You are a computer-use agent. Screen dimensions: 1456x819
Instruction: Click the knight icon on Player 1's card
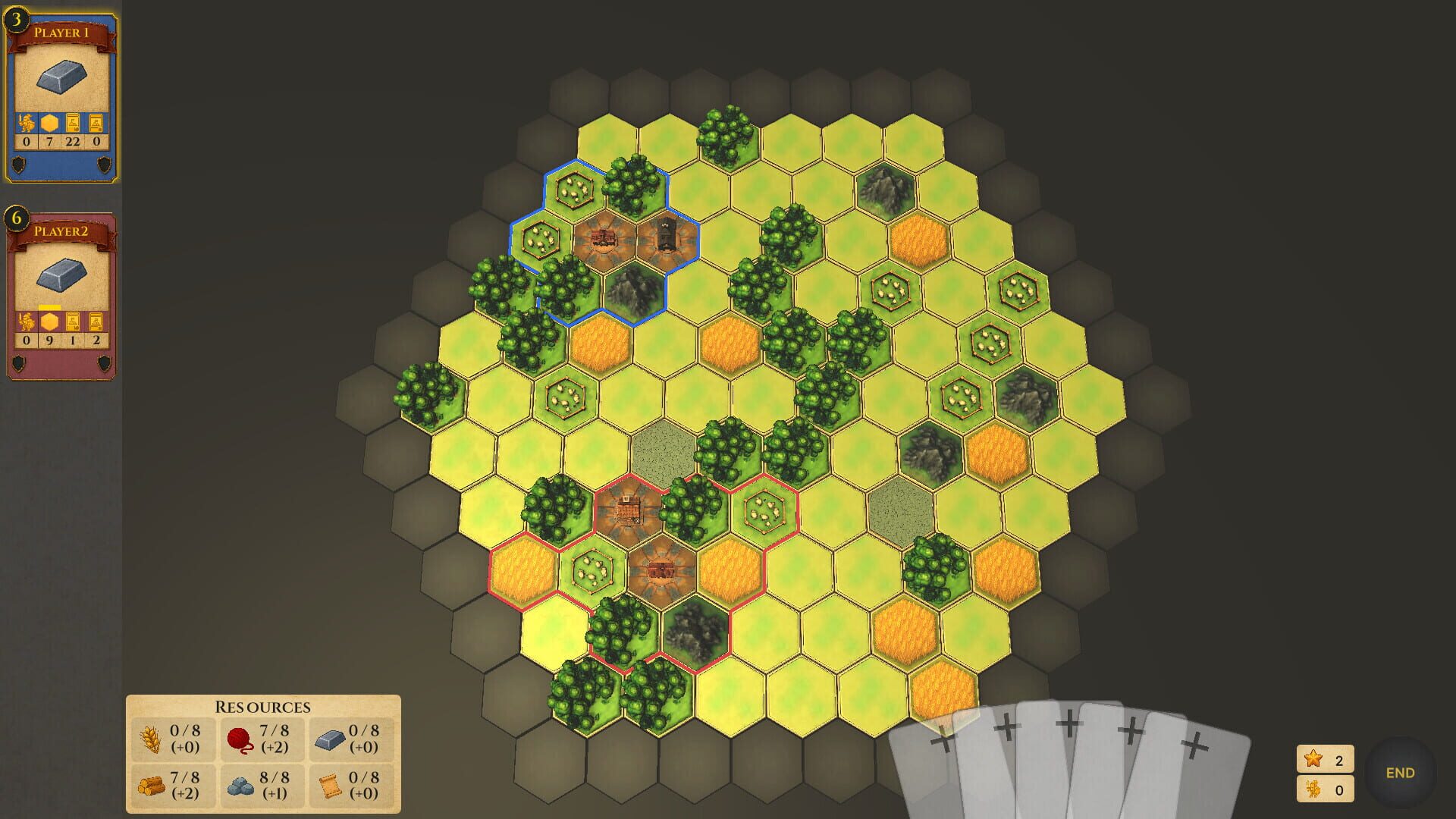pyautogui.click(x=27, y=121)
